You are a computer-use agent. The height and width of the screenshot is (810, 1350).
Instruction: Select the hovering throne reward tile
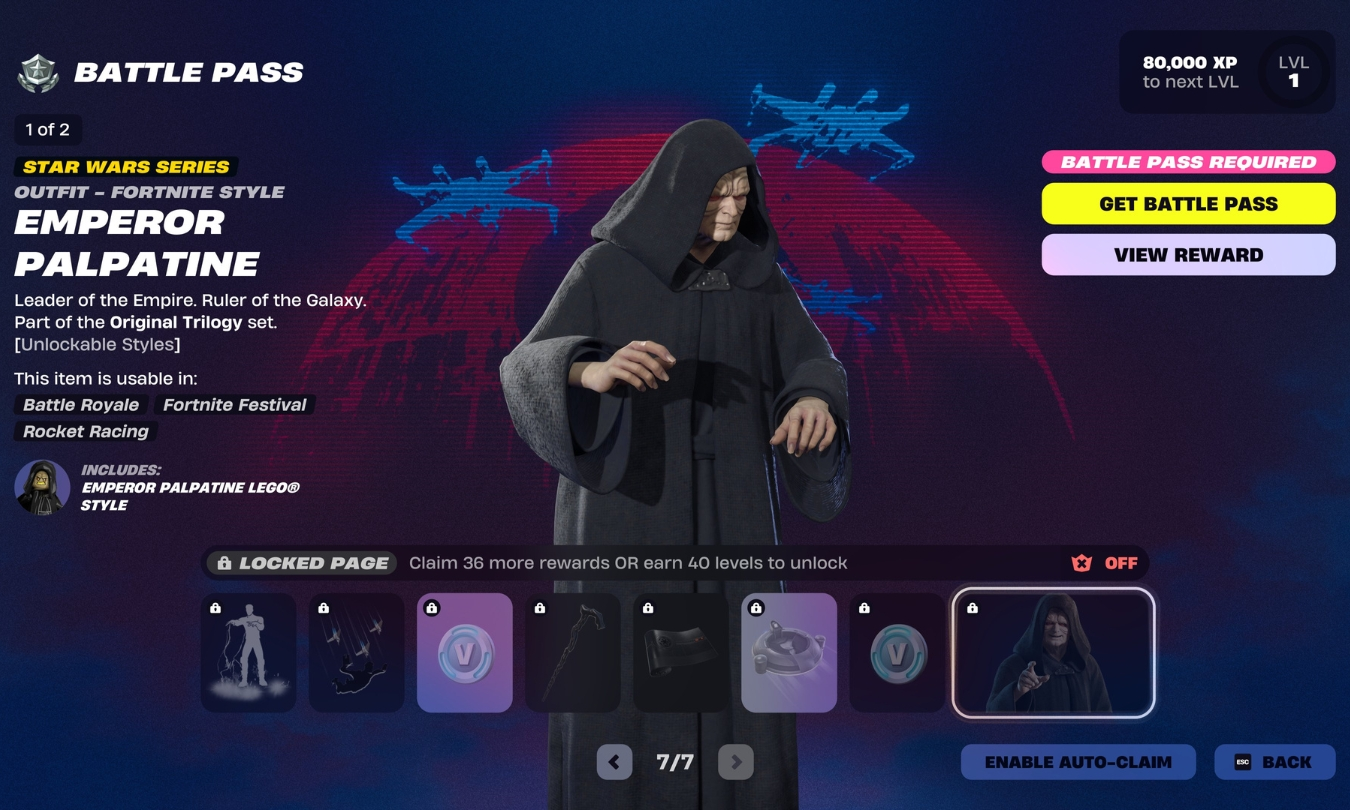click(788, 652)
